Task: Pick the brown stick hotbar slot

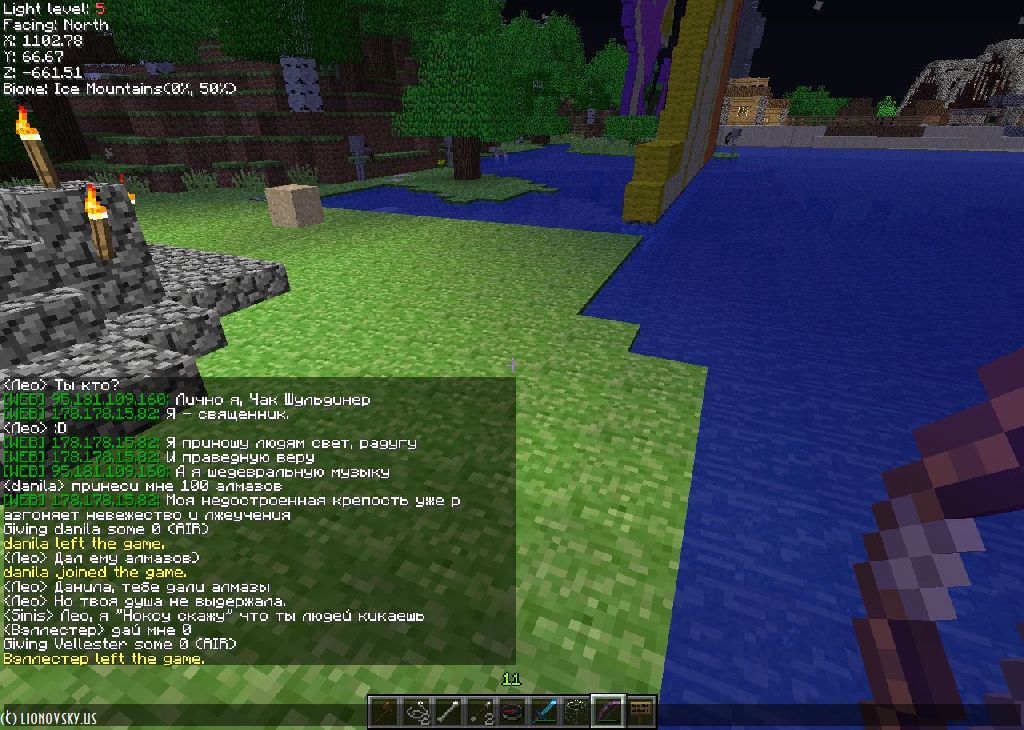Action: click(385, 711)
